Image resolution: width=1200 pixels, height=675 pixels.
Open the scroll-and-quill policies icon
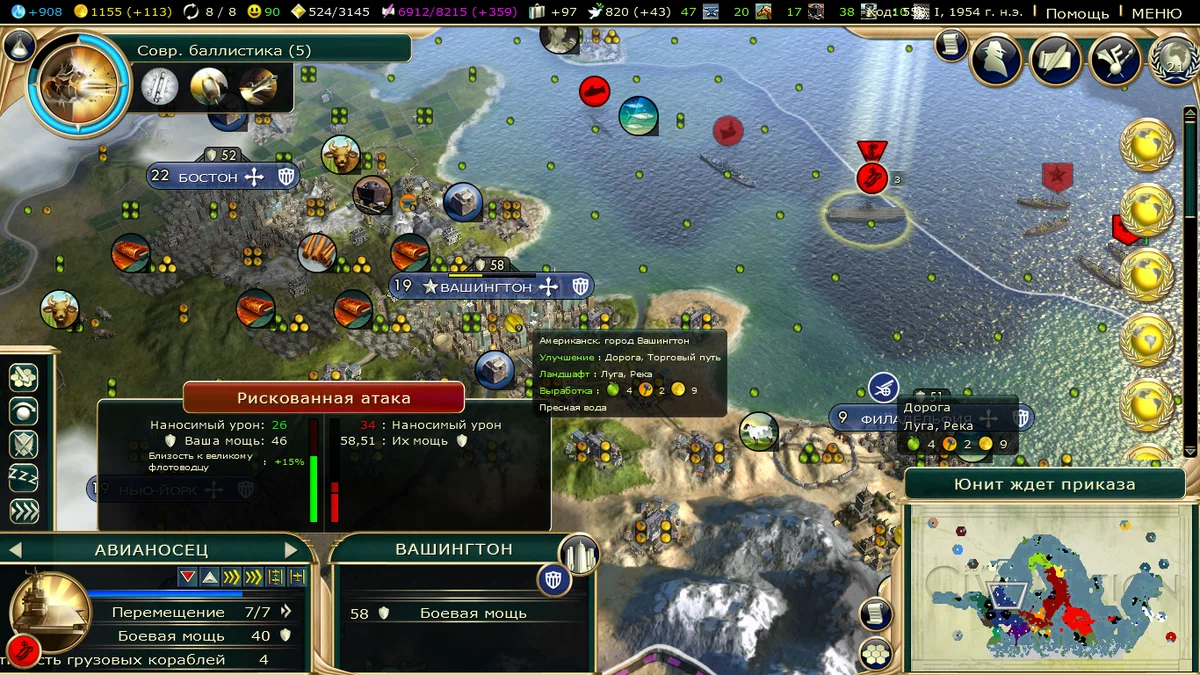click(x=1057, y=60)
